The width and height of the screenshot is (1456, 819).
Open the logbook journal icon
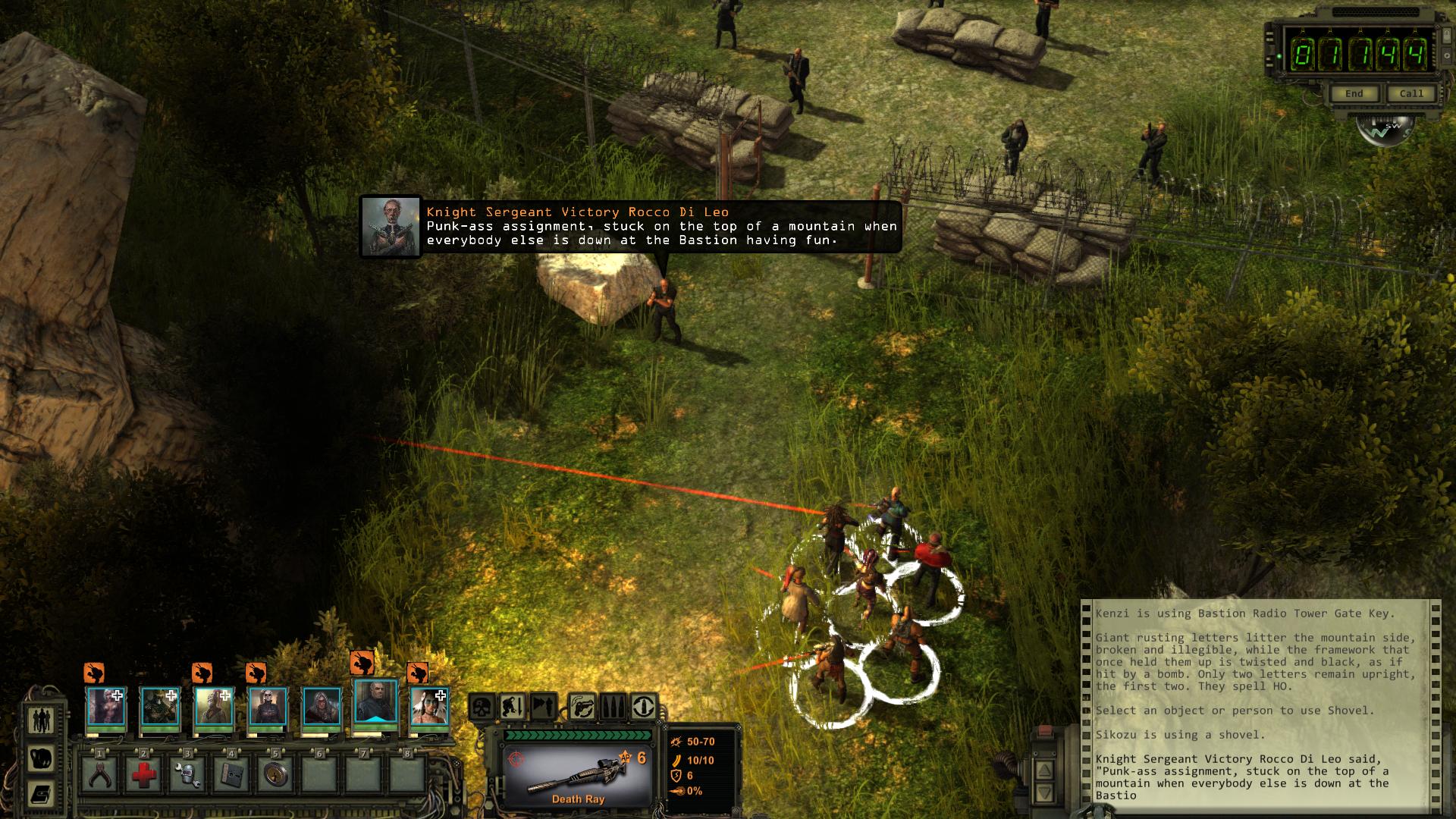click(x=40, y=794)
